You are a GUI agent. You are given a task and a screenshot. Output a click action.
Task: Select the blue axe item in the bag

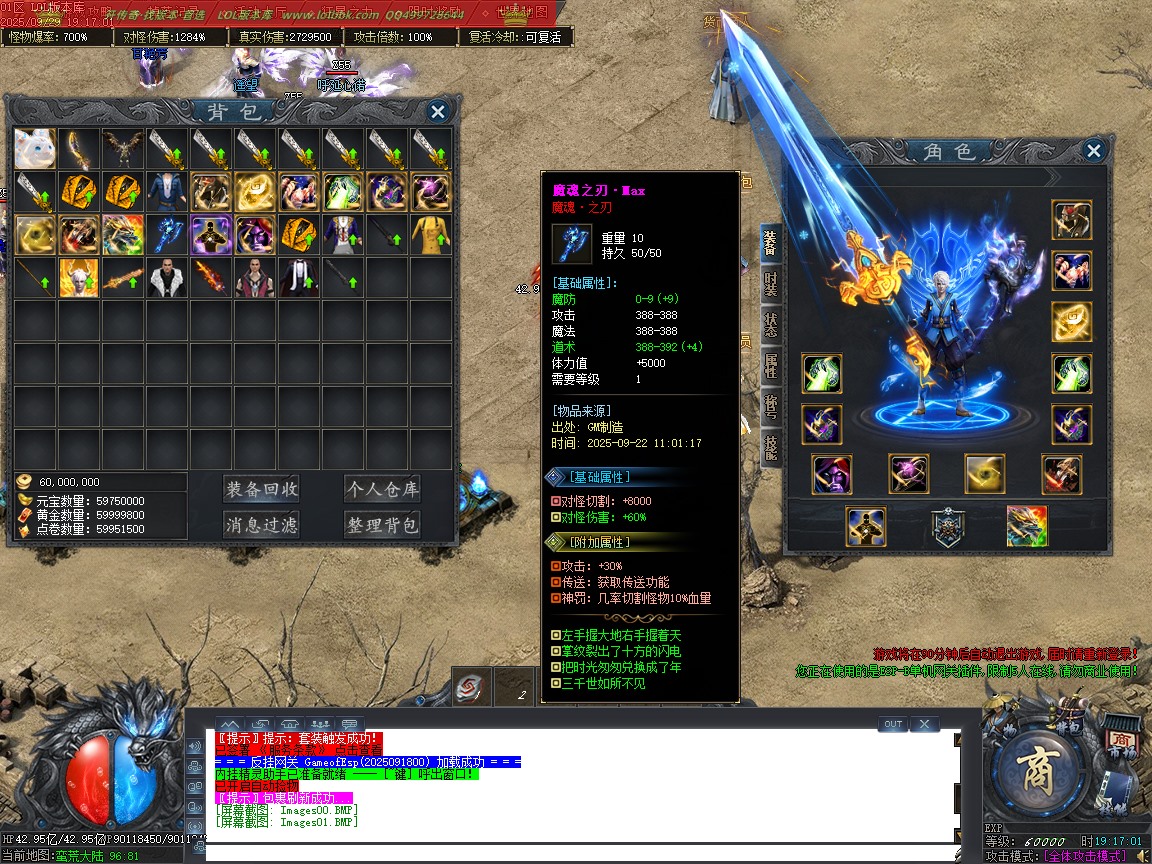pyautogui.click(x=167, y=235)
